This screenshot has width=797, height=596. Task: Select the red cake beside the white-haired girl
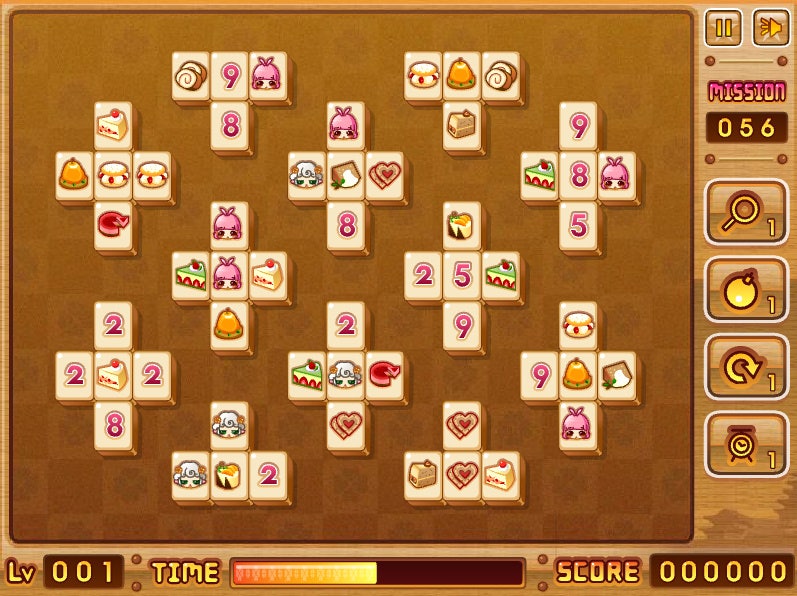pyautogui.click(x=384, y=373)
